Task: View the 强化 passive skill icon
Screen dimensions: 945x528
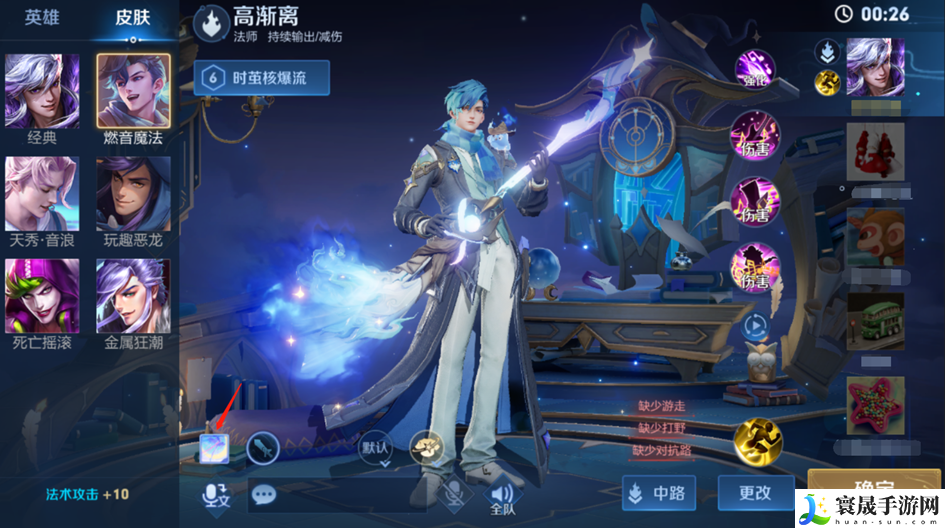Action: [755, 69]
